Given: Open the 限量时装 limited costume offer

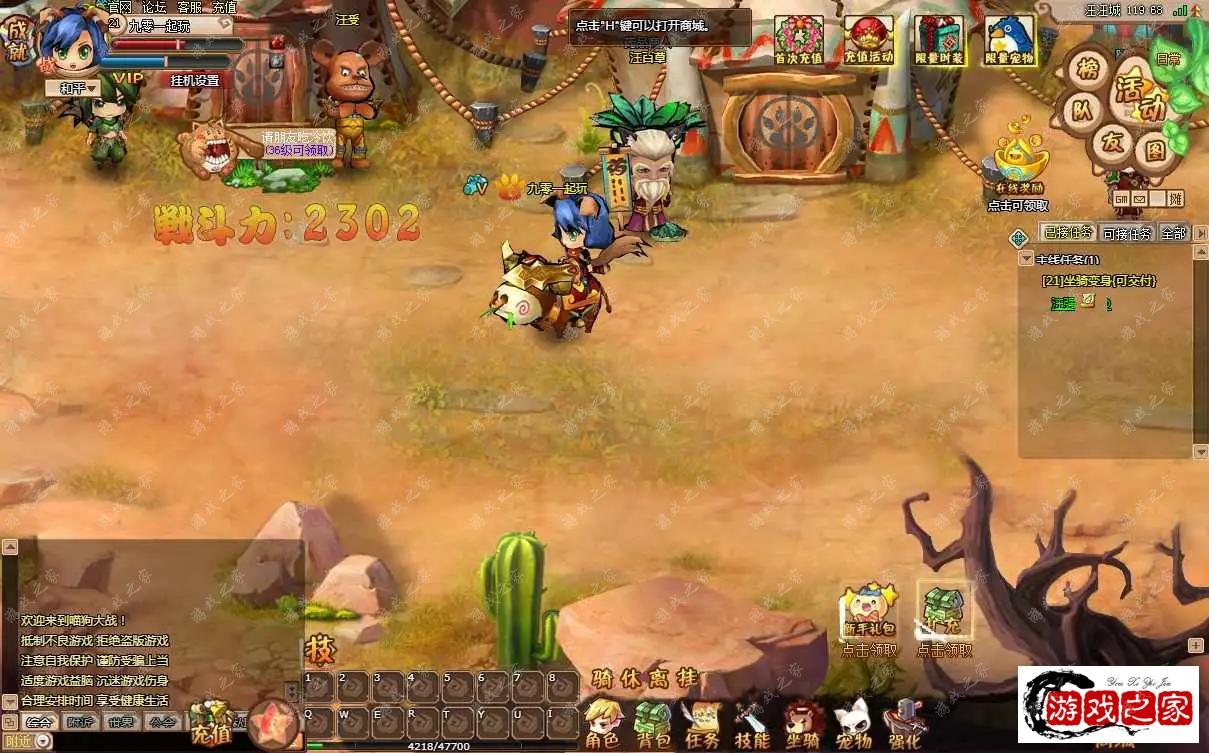Looking at the screenshot, I should [939, 40].
